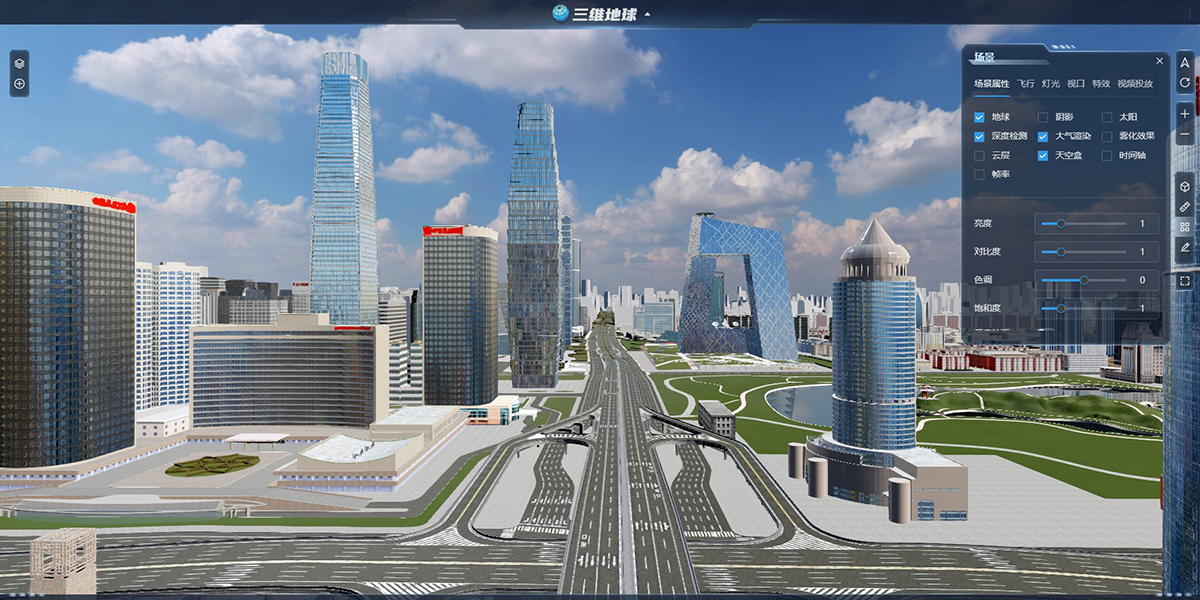The width and height of the screenshot is (1200, 600).
Task: Toggle the 地球 checkbox
Action: coord(979,118)
